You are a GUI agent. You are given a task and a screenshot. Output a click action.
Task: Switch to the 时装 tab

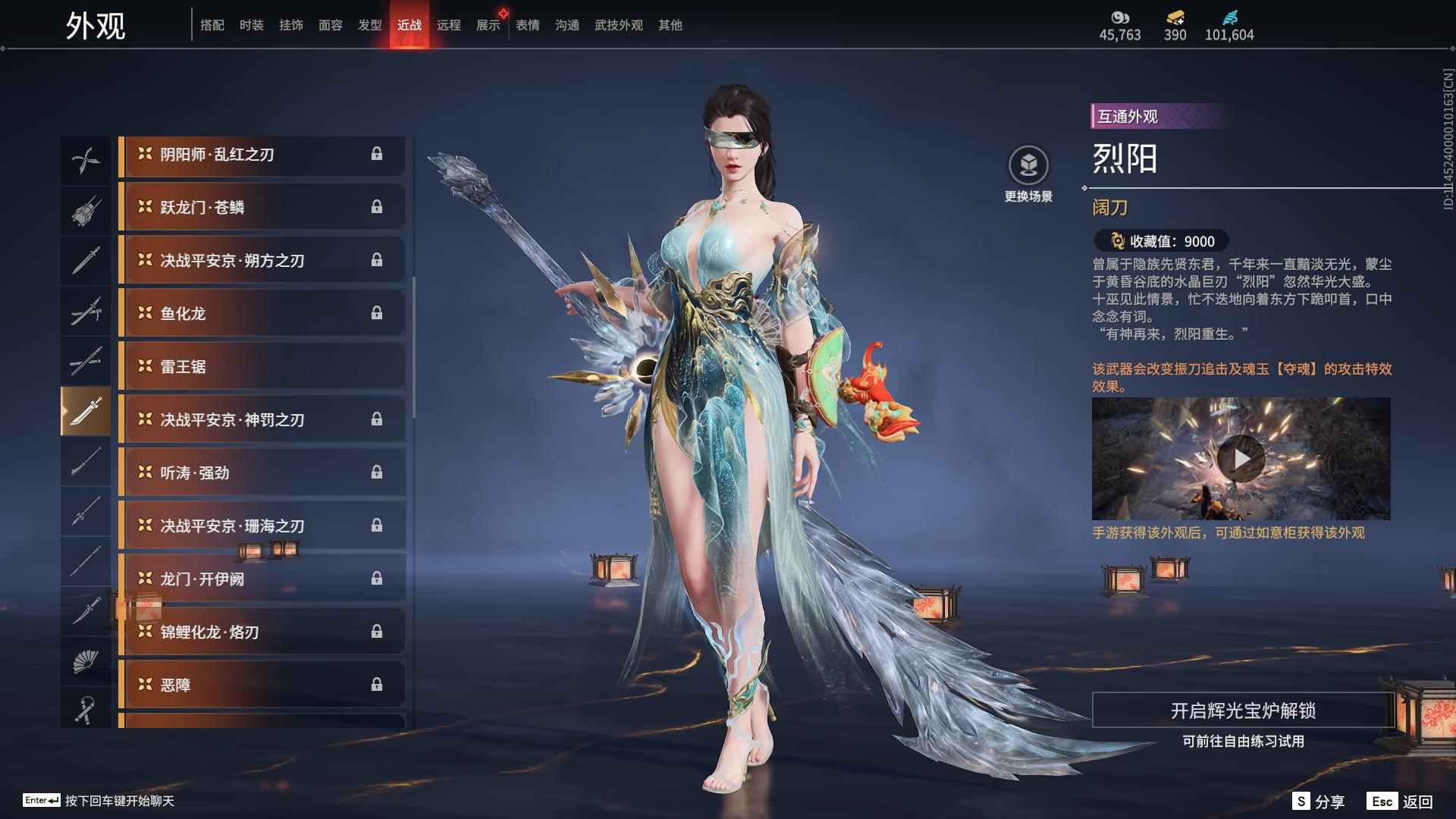pos(250,24)
